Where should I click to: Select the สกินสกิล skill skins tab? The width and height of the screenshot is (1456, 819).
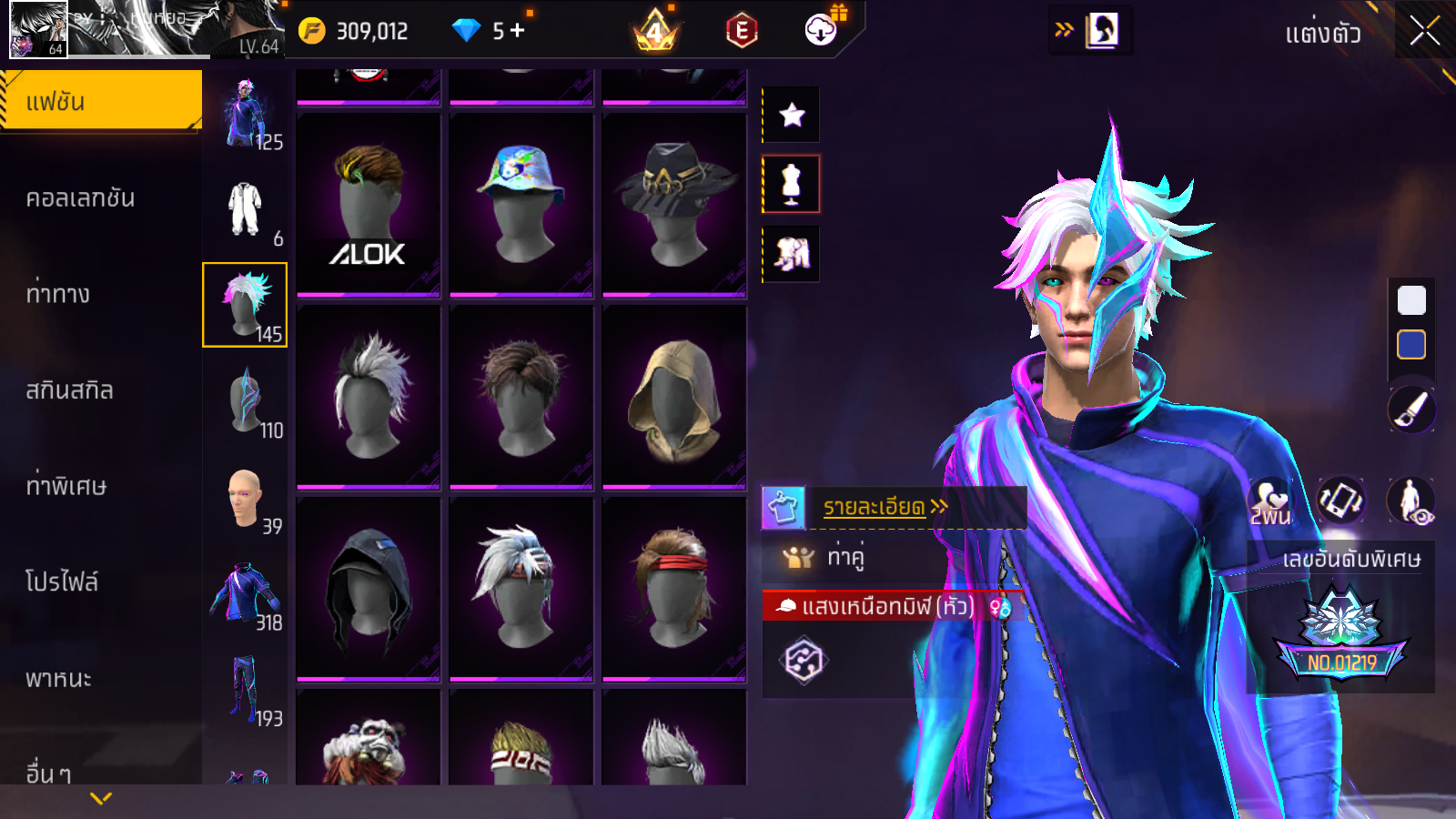[69, 390]
